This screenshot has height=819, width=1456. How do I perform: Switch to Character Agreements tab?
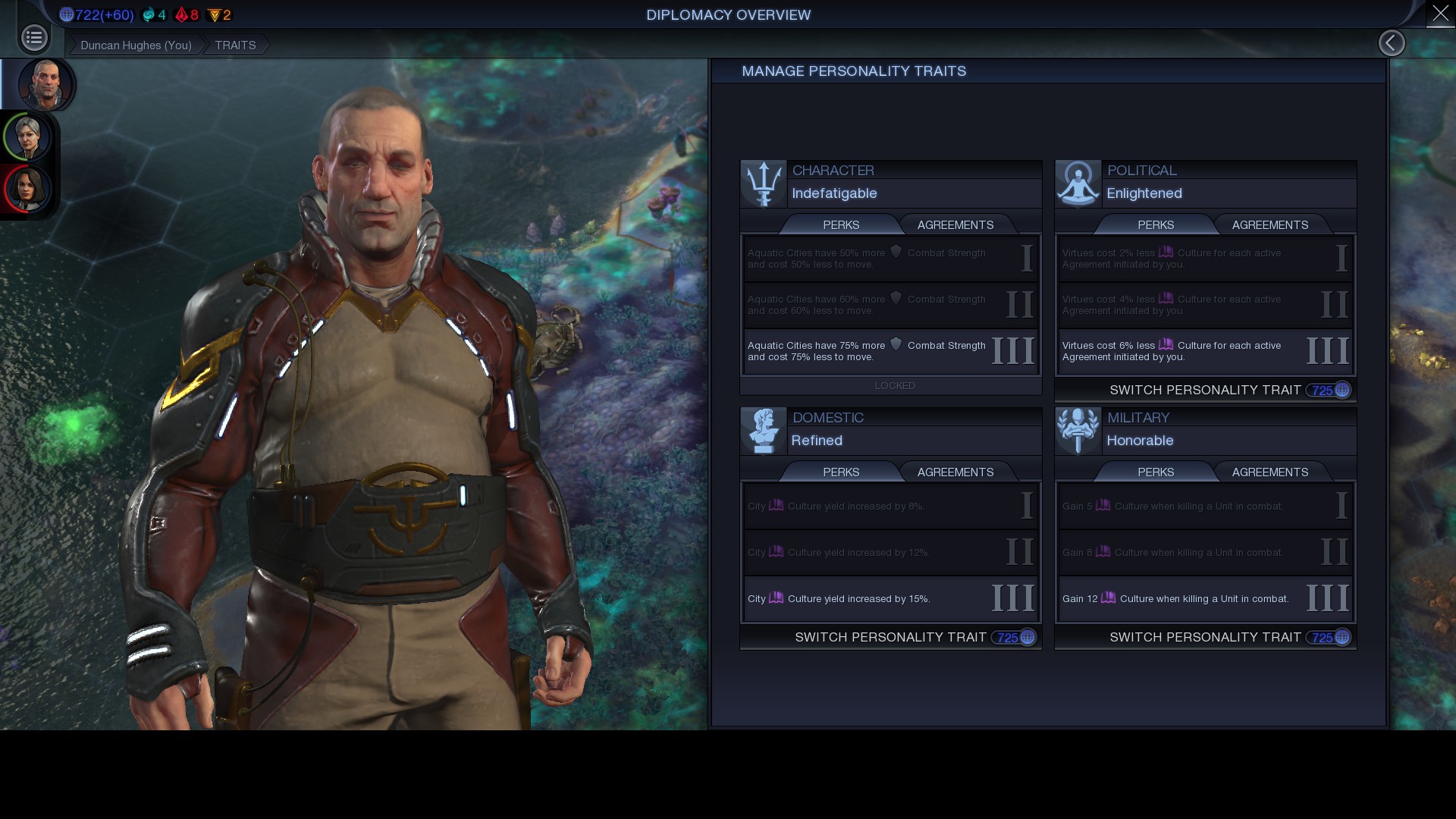pyautogui.click(x=955, y=225)
